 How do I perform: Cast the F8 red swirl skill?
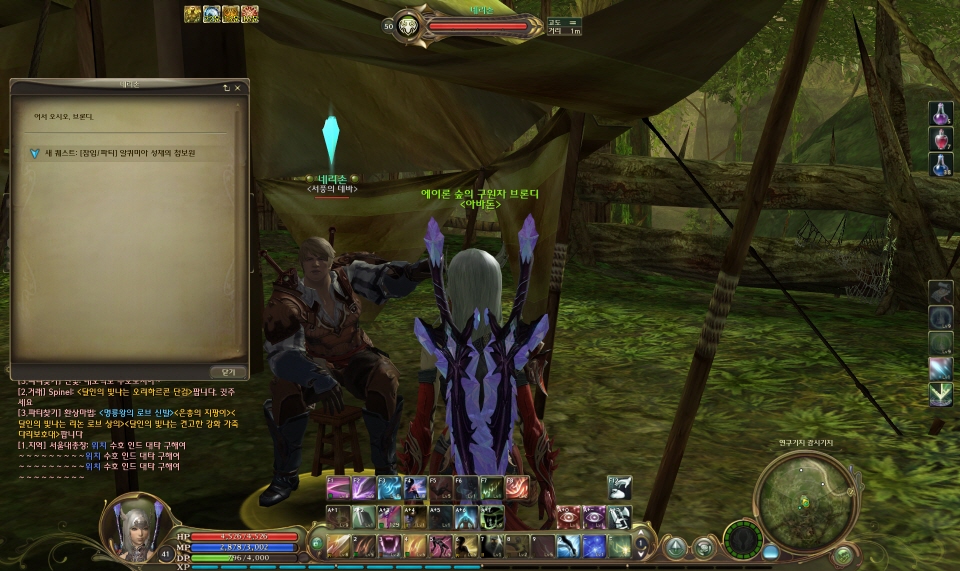[516, 487]
